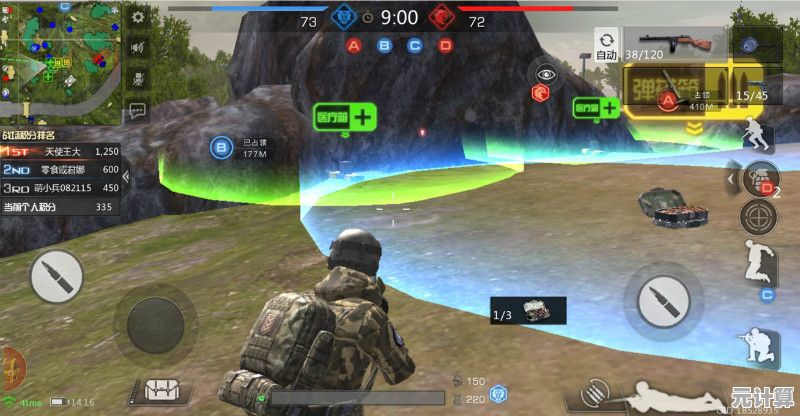Toggle the speaker sound button
Screen dimensions: 800x416
pos(138,47)
